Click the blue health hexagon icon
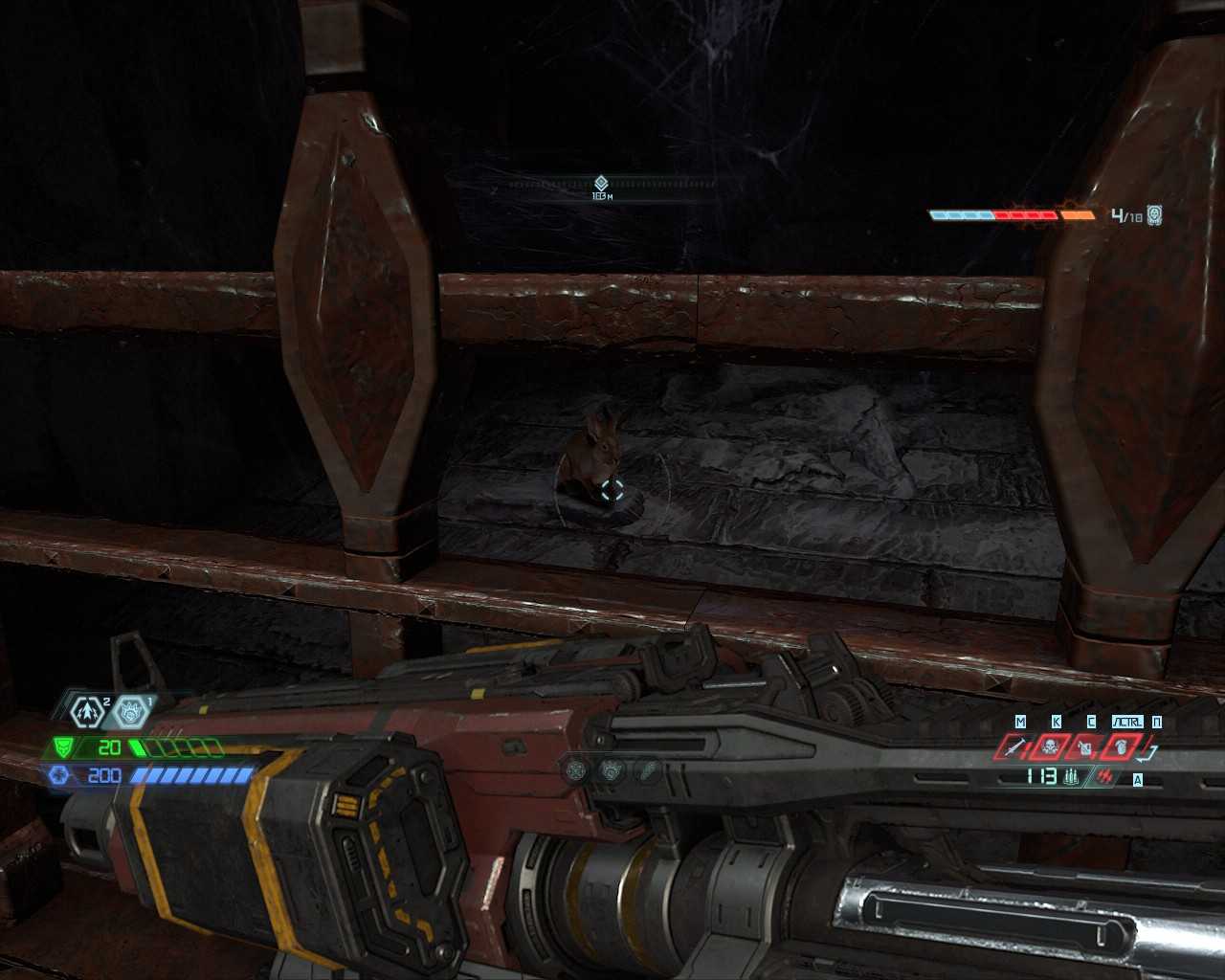This screenshot has height=980, width=1225. [x=59, y=775]
